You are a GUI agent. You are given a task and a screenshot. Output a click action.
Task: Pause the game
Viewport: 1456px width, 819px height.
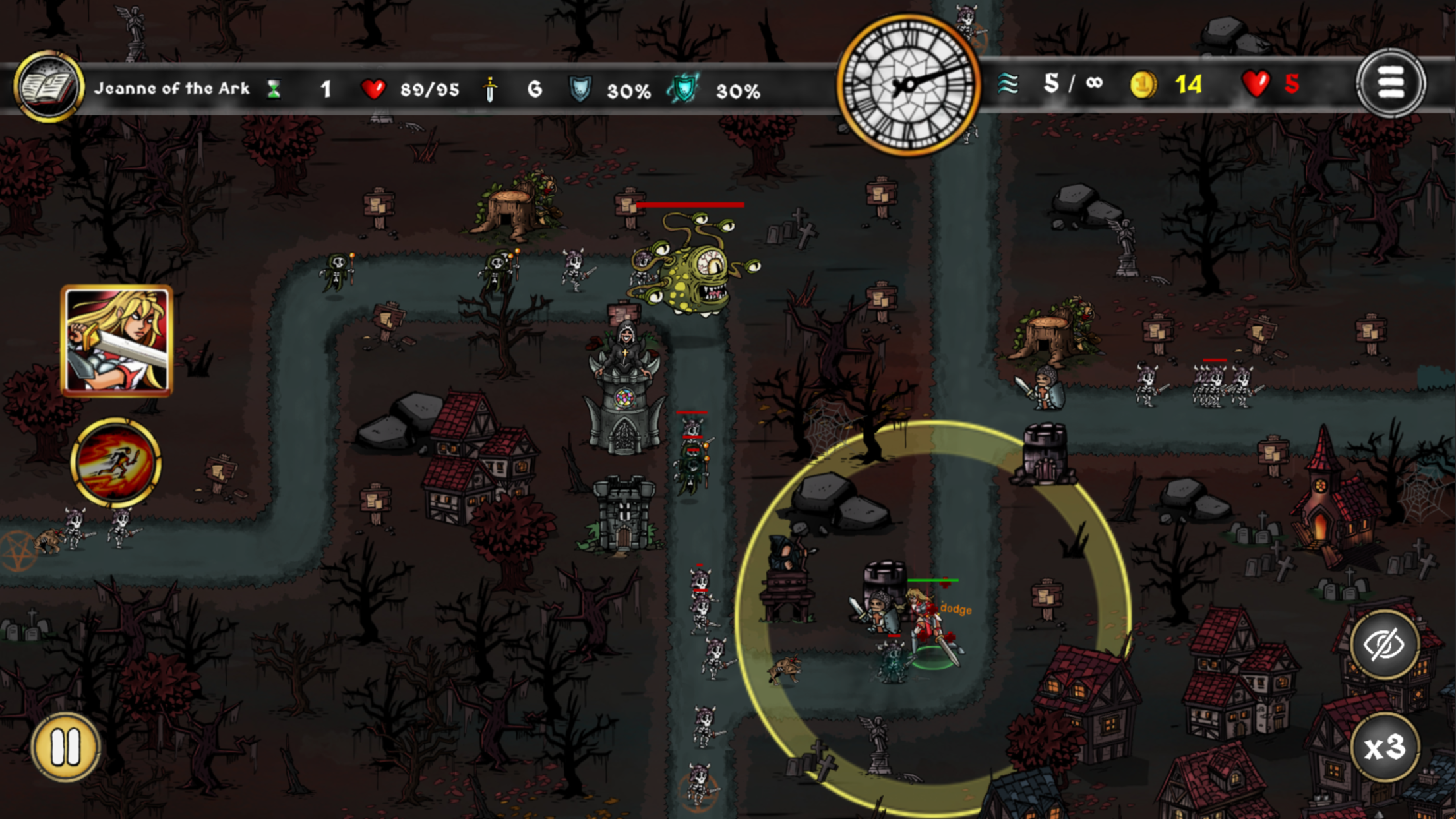pos(65,747)
